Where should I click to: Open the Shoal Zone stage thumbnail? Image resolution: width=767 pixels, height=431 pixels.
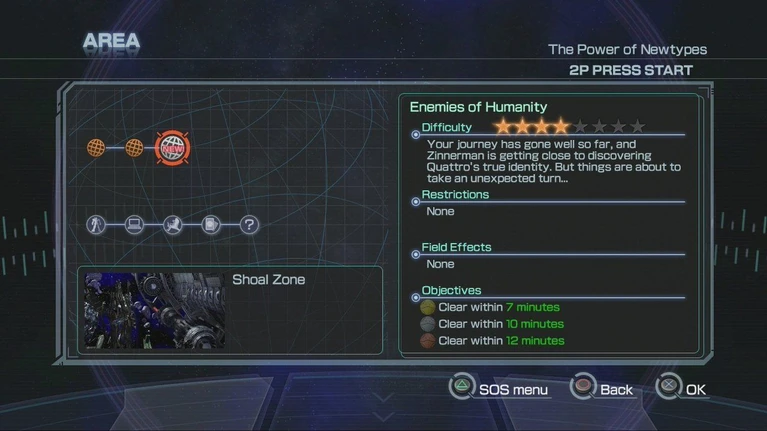tap(155, 310)
